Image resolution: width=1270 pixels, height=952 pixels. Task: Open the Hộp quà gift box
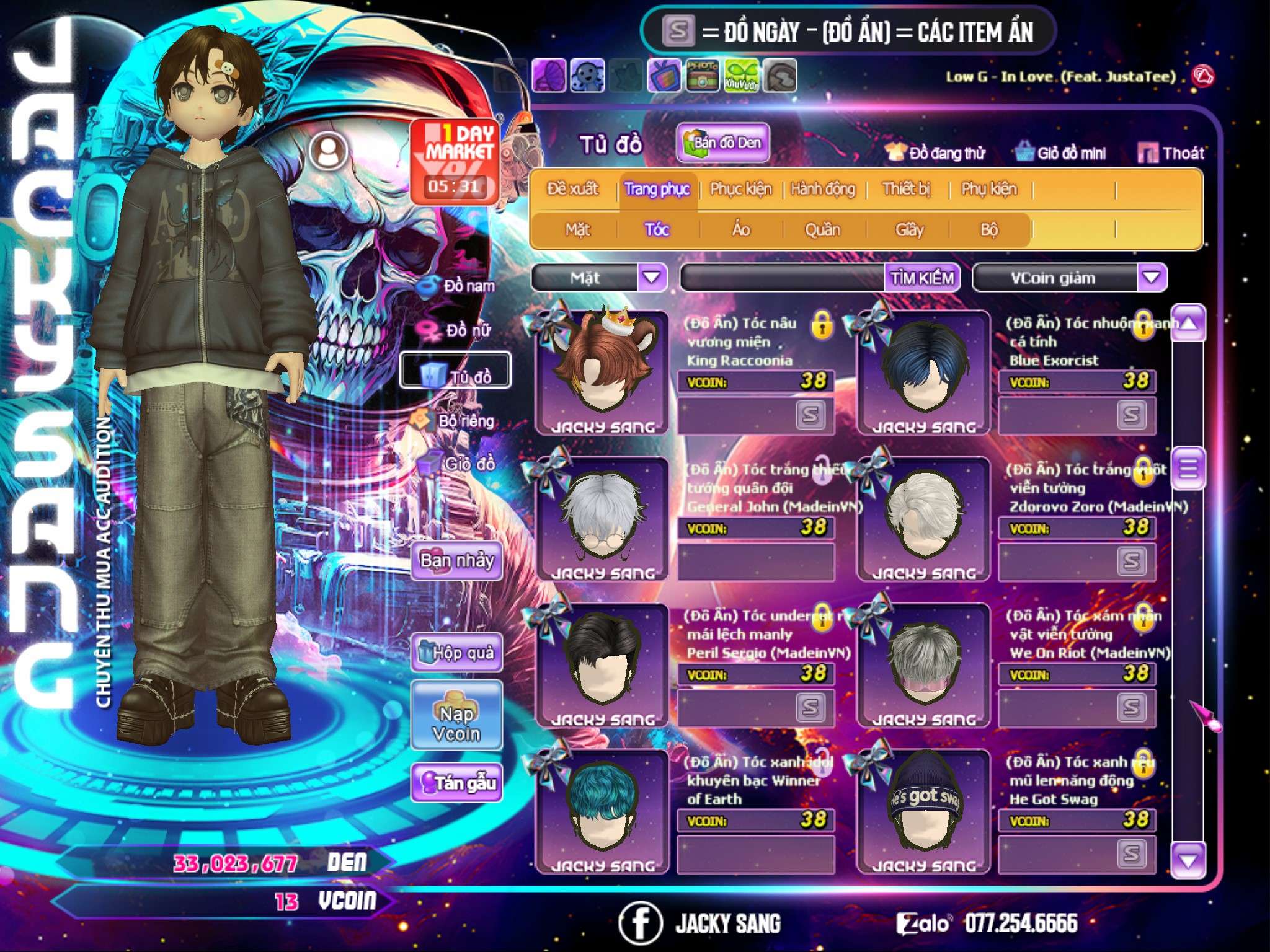pos(456,653)
